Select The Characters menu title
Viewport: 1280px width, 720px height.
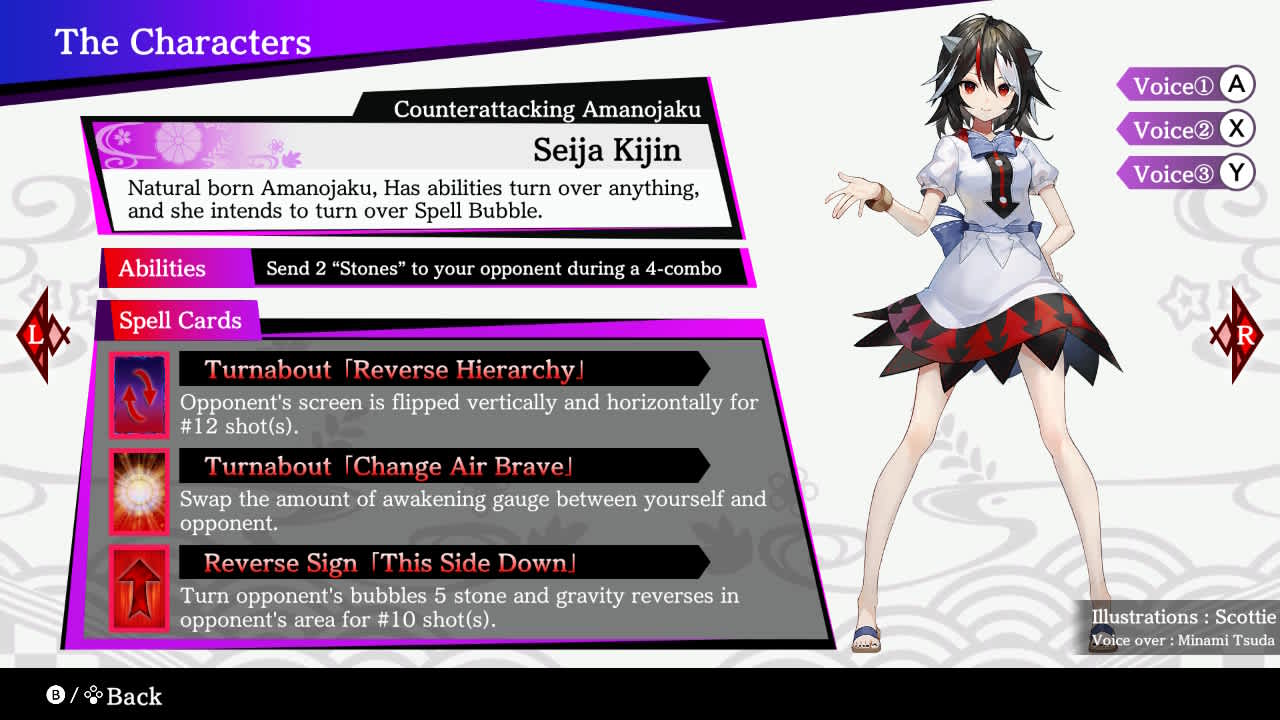183,42
